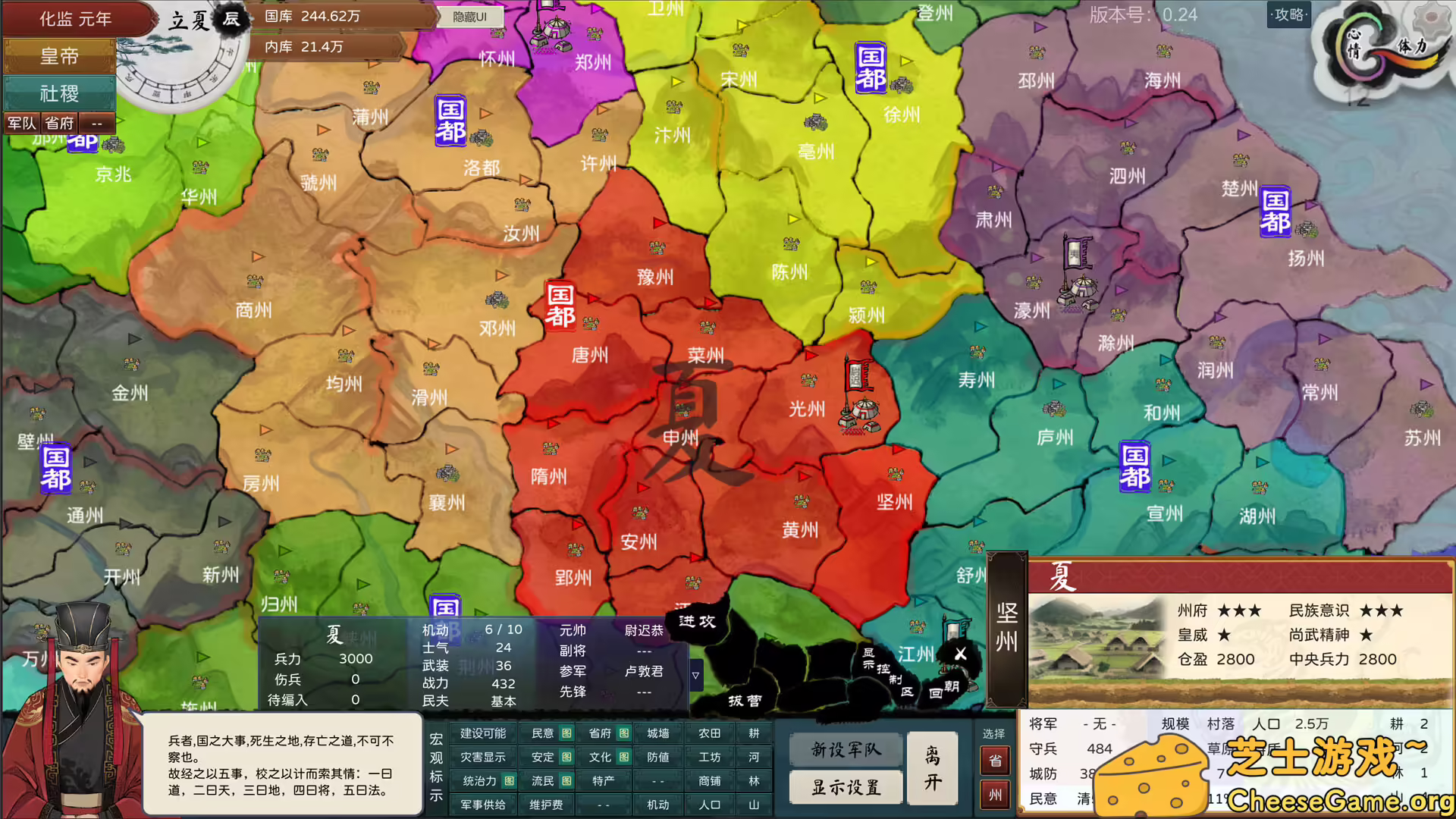Click the 国都 capital icon in the red 夏 territory
This screenshot has width=1456, height=819.
click(559, 305)
